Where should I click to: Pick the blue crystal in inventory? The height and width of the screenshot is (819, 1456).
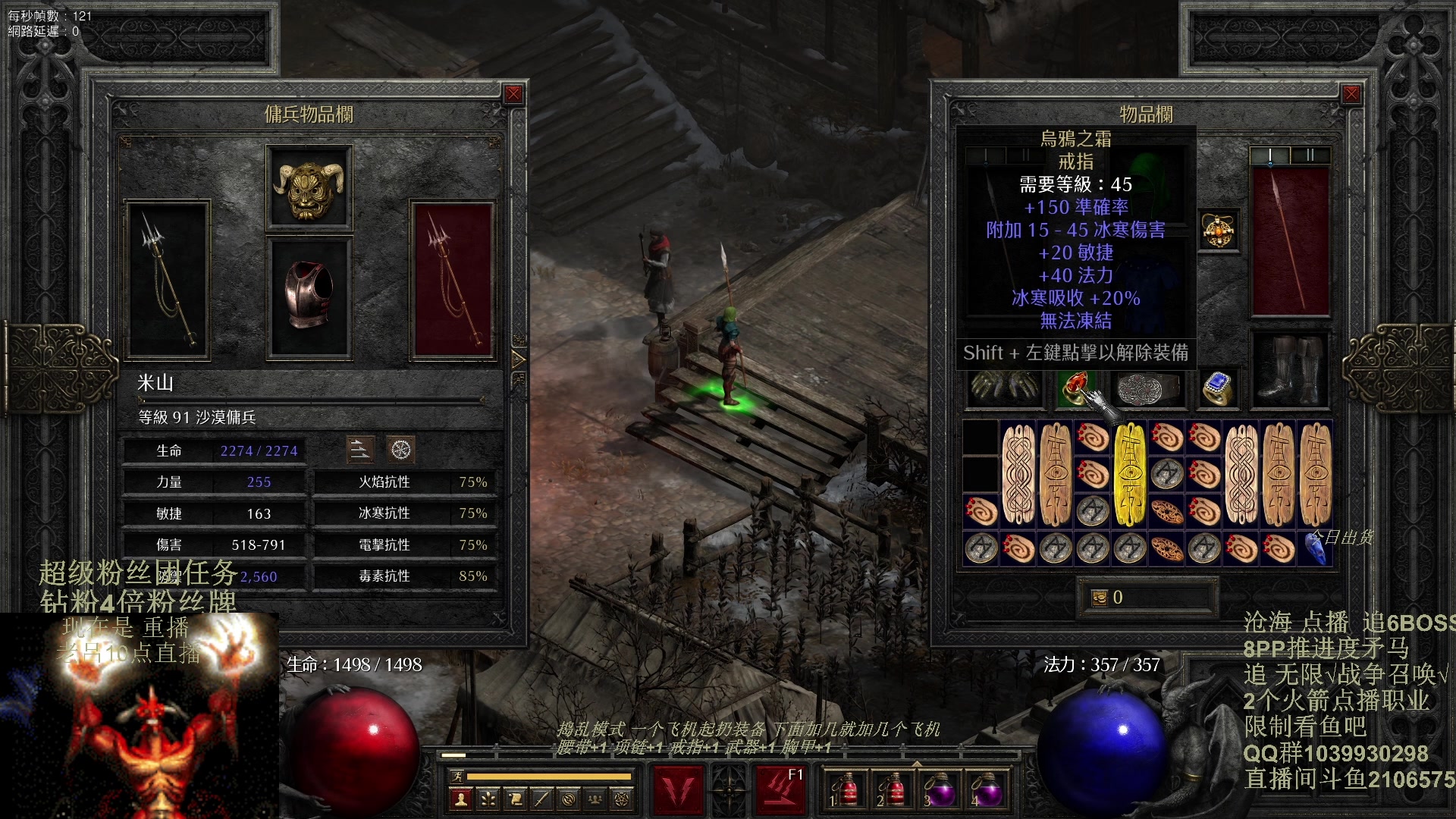[x=1316, y=548]
